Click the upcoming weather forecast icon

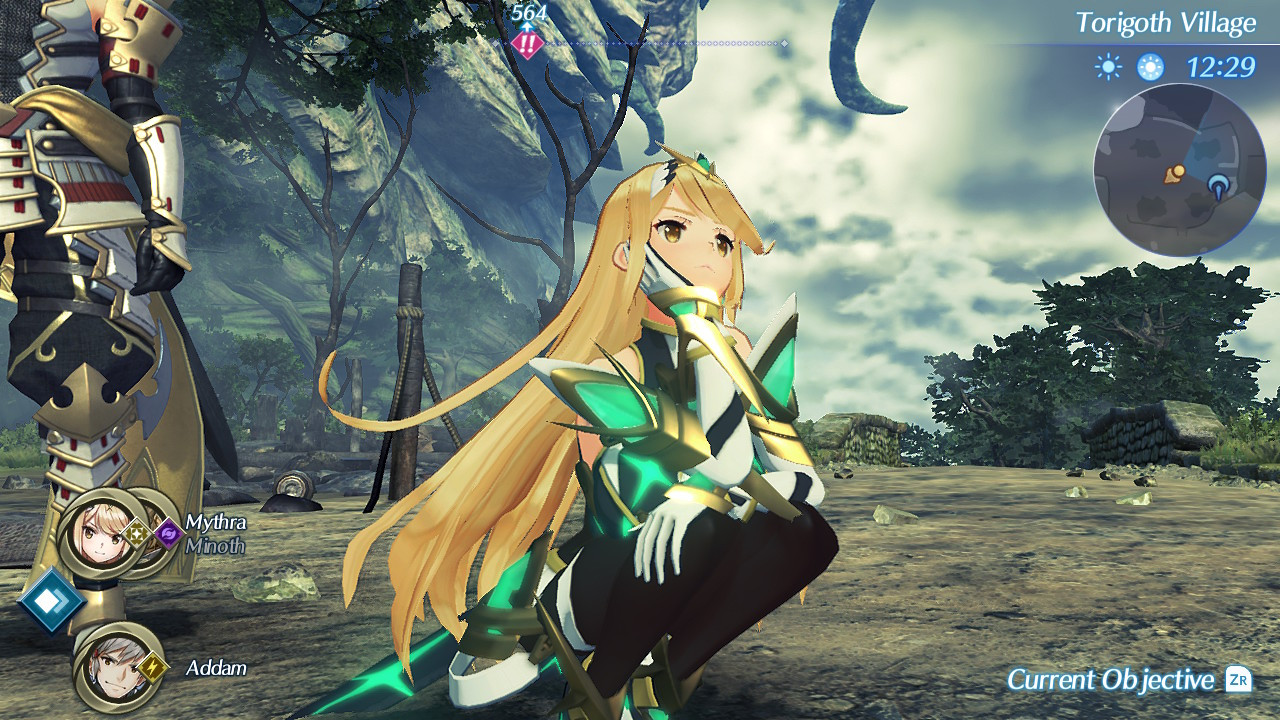1149,66
